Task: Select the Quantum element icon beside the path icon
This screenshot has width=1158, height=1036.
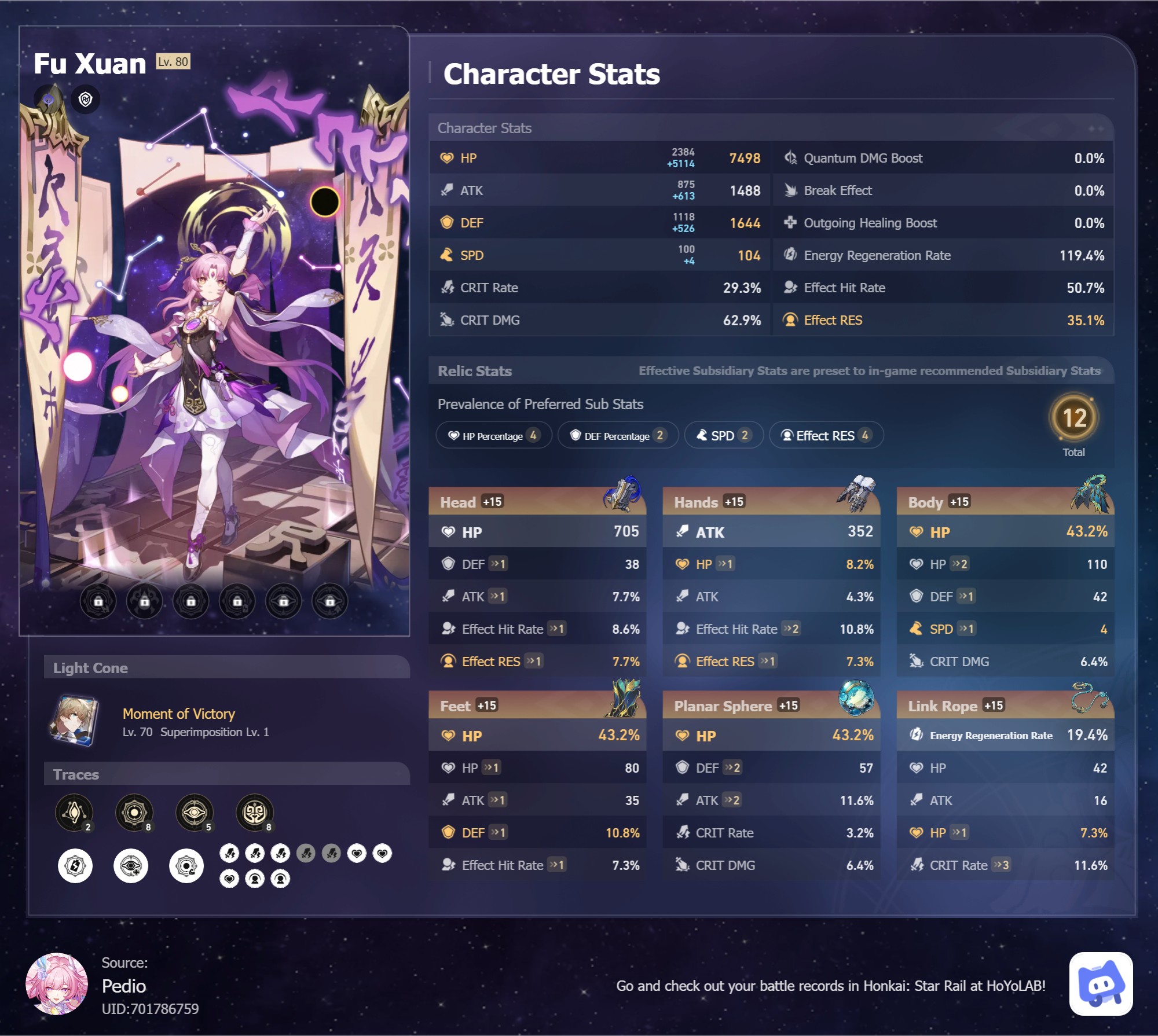Action: pos(49,99)
